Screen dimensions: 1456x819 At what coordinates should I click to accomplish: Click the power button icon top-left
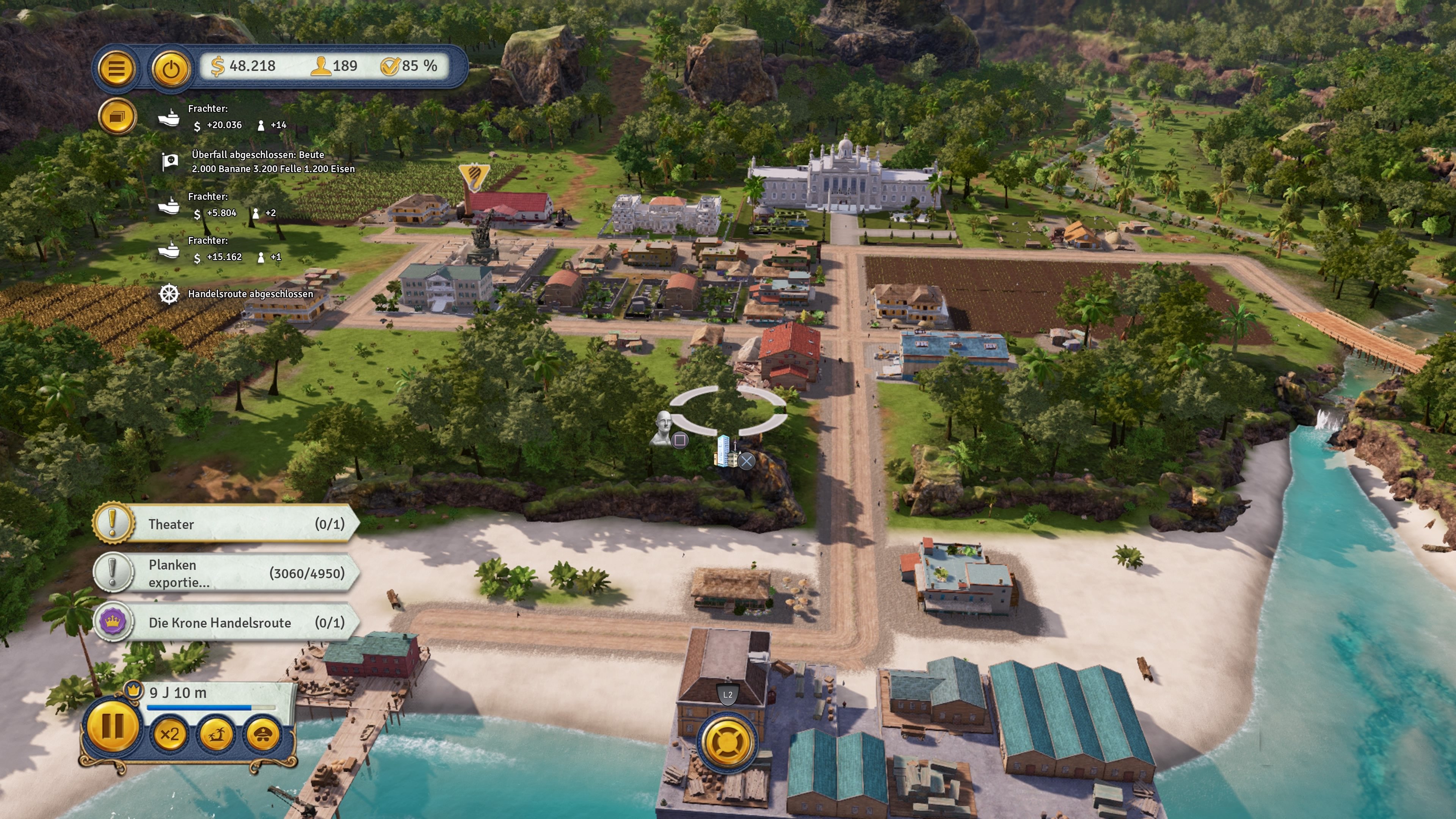171,69
